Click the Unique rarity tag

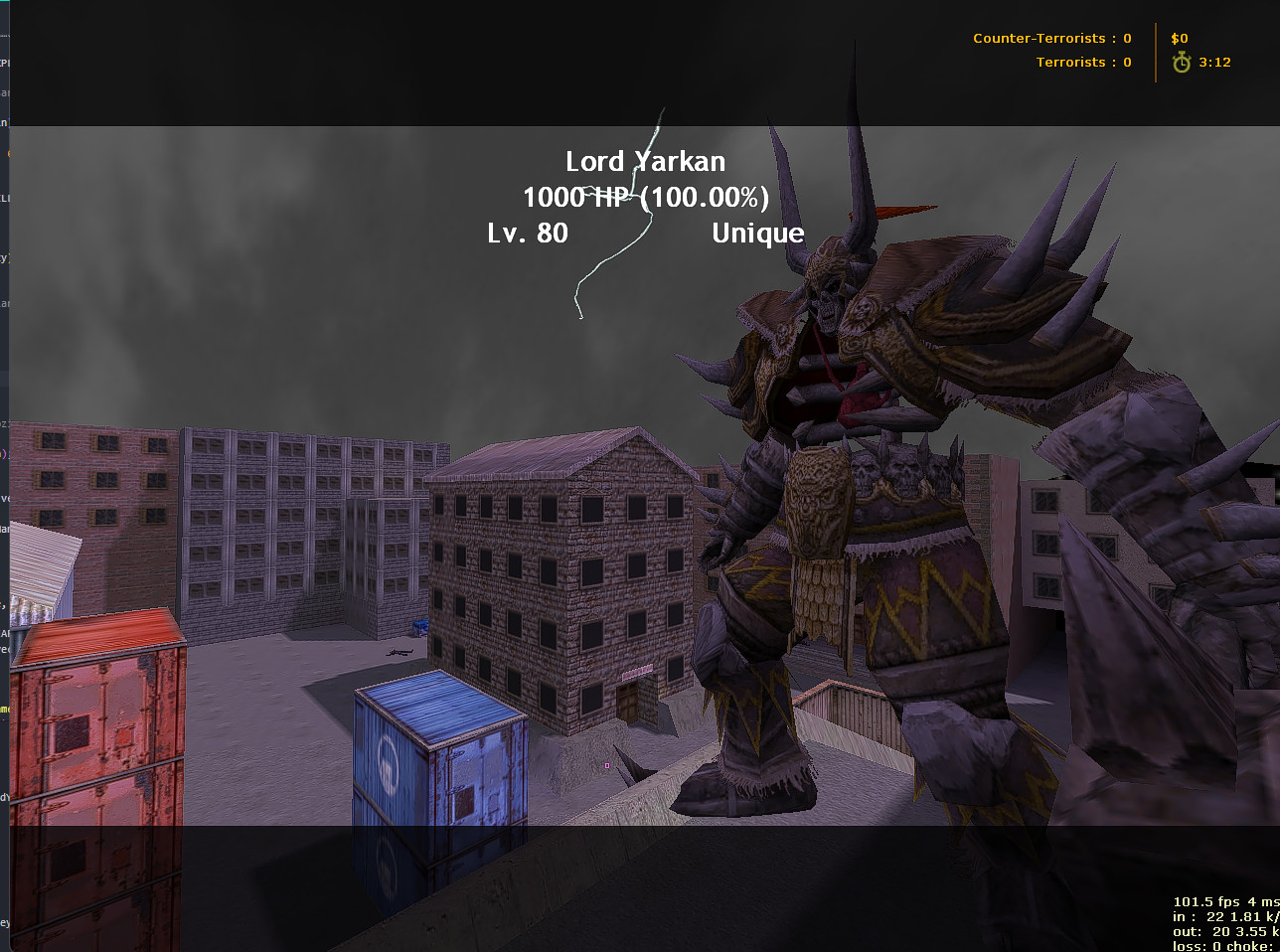click(x=757, y=233)
